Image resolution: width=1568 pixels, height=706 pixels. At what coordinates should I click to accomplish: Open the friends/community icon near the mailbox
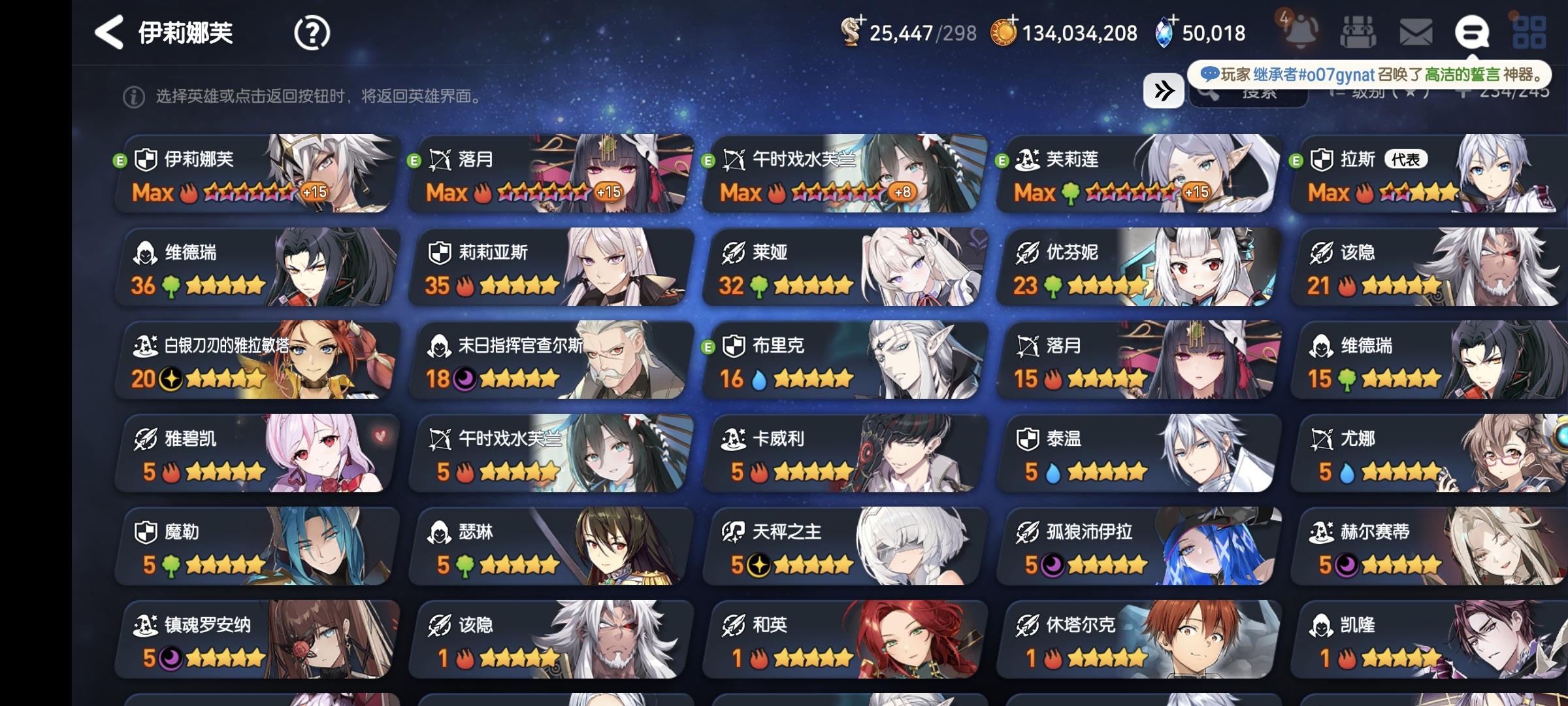tap(1358, 31)
